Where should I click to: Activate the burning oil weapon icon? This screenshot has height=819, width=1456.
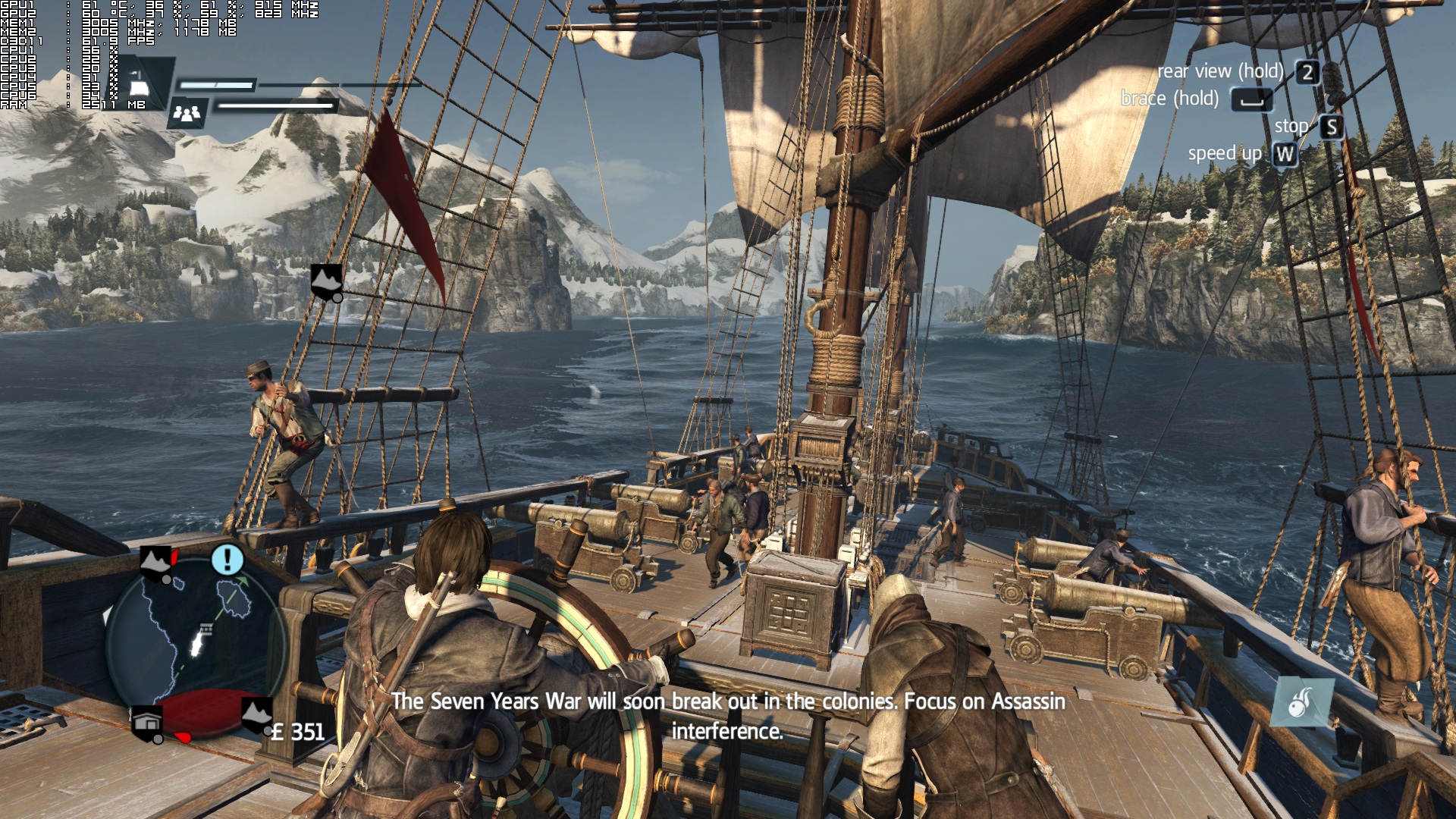pyautogui.click(x=1302, y=701)
